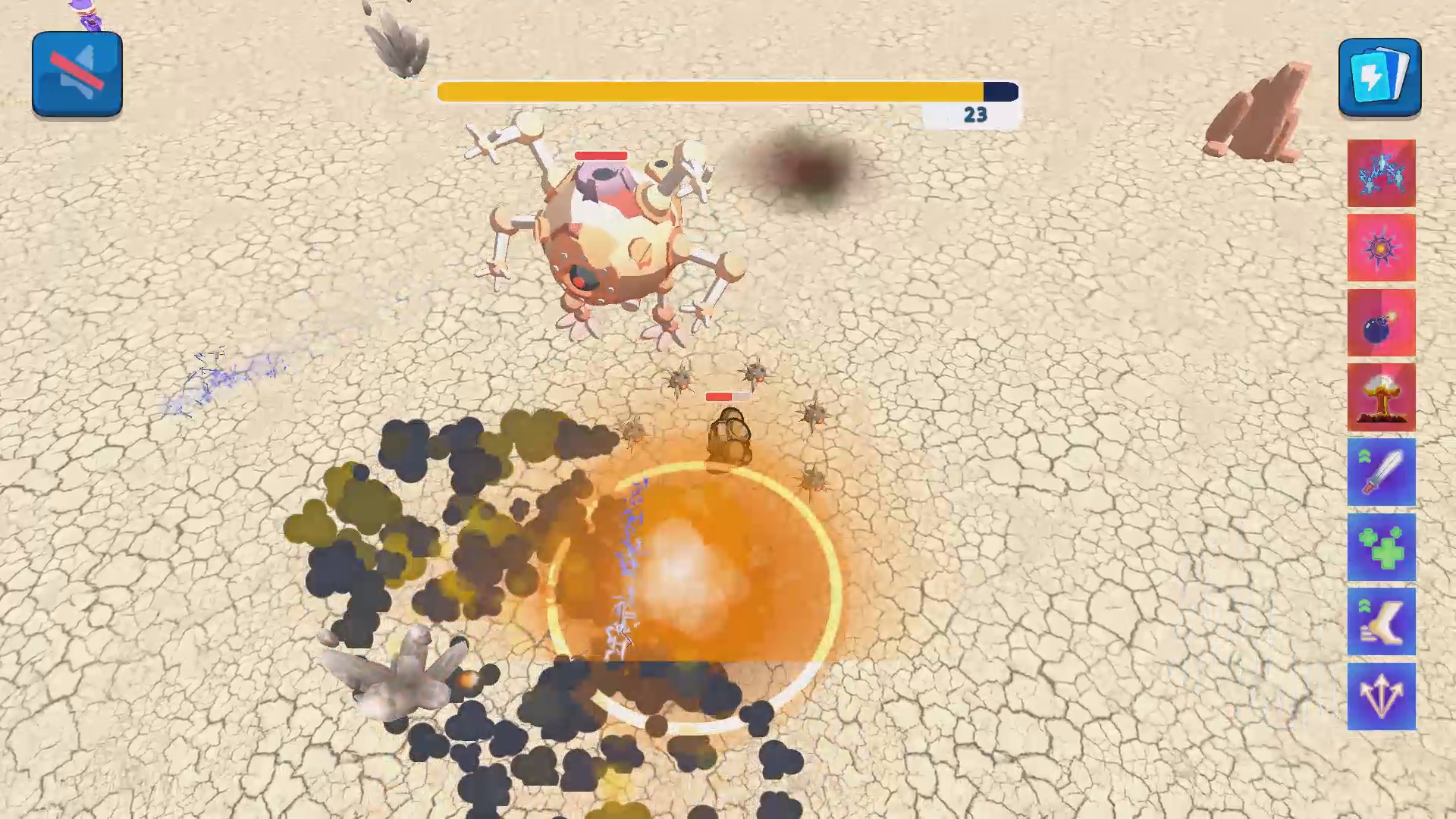This screenshot has height=819, width=1456.
Task: Use the speed boost boots icon
Action: point(1381,622)
